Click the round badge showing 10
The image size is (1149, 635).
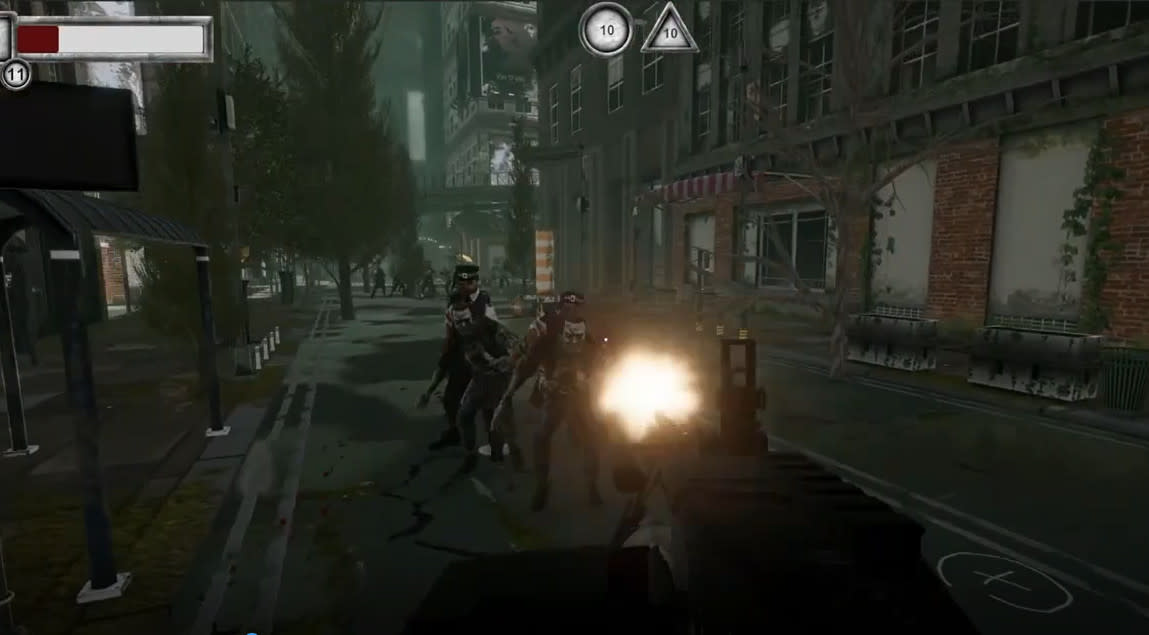(x=606, y=29)
